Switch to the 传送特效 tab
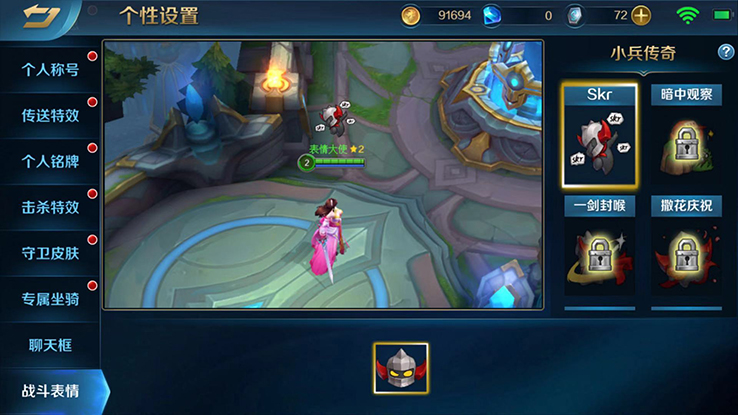738x415 pixels. click(x=50, y=116)
